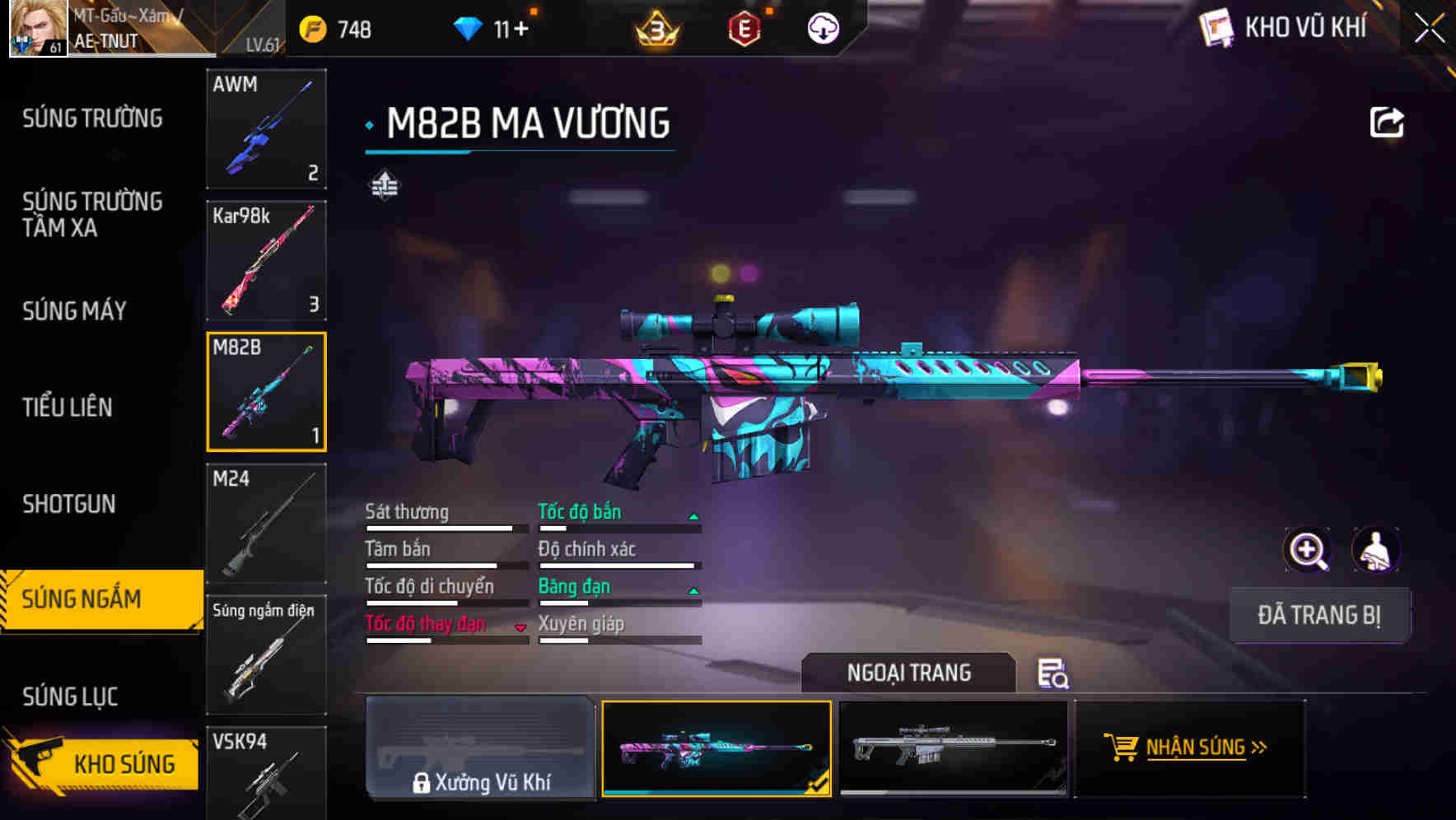
Task: Click the attachment badge icon below weapon title
Action: pyautogui.click(x=384, y=184)
